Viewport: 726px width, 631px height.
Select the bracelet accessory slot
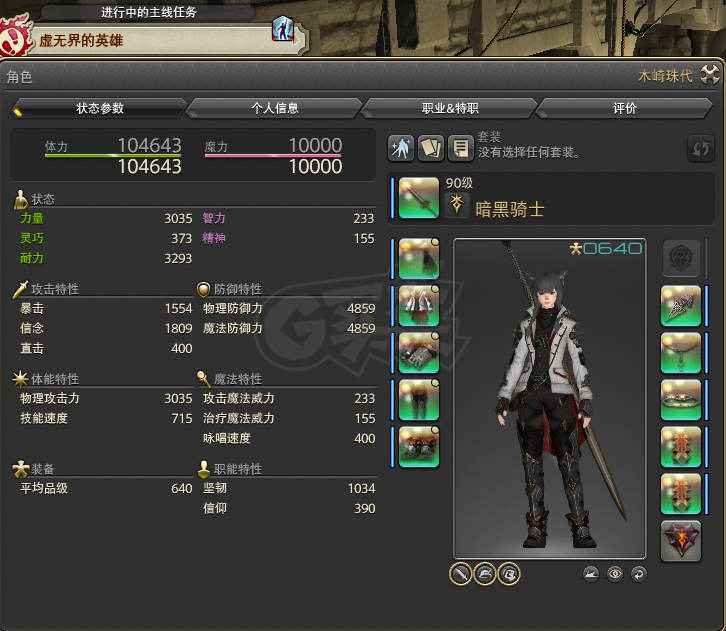[681, 400]
